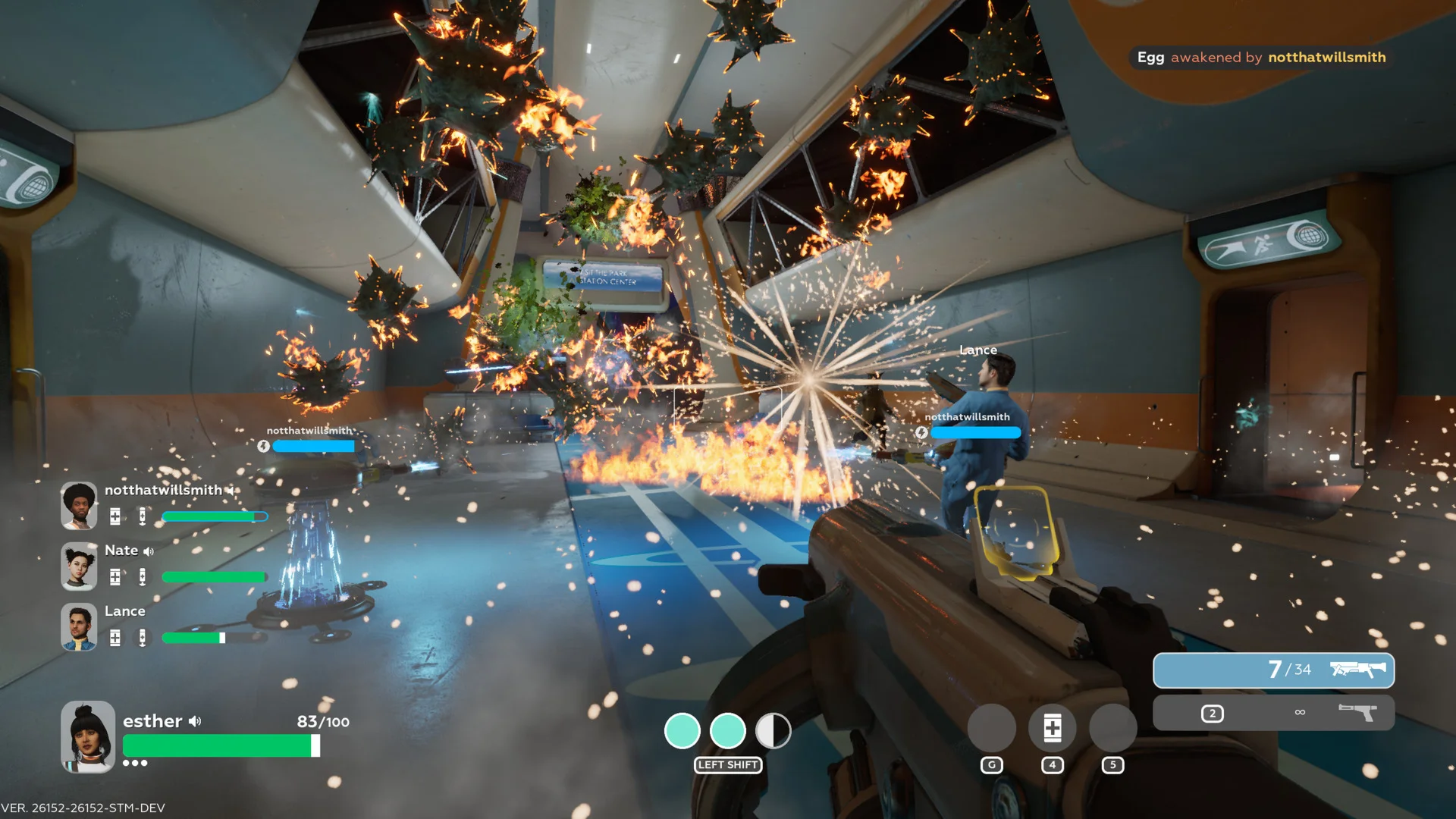
Task: Select notthatwillsmith's portrait in the team list
Action: pyautogui.click(x=79, y=505)
